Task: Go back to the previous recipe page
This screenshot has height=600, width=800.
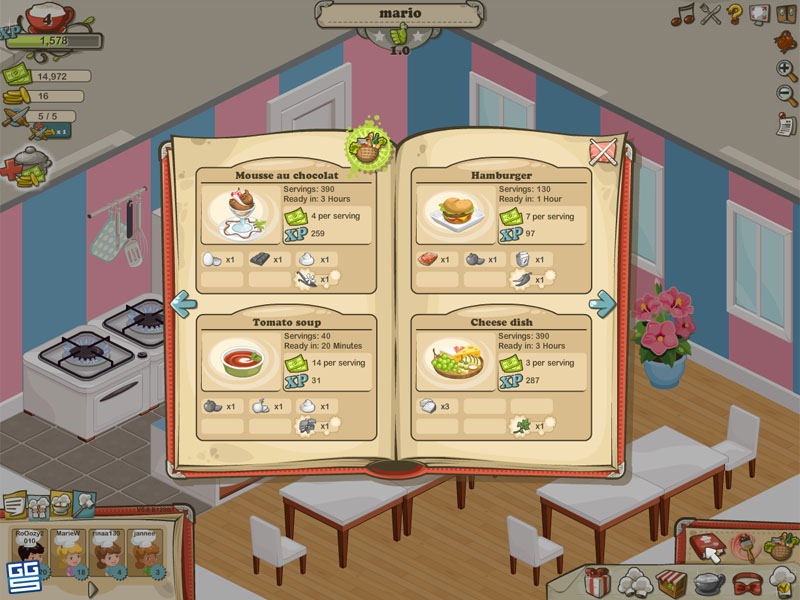Action: pyautogui.click(x=183, y=304)
